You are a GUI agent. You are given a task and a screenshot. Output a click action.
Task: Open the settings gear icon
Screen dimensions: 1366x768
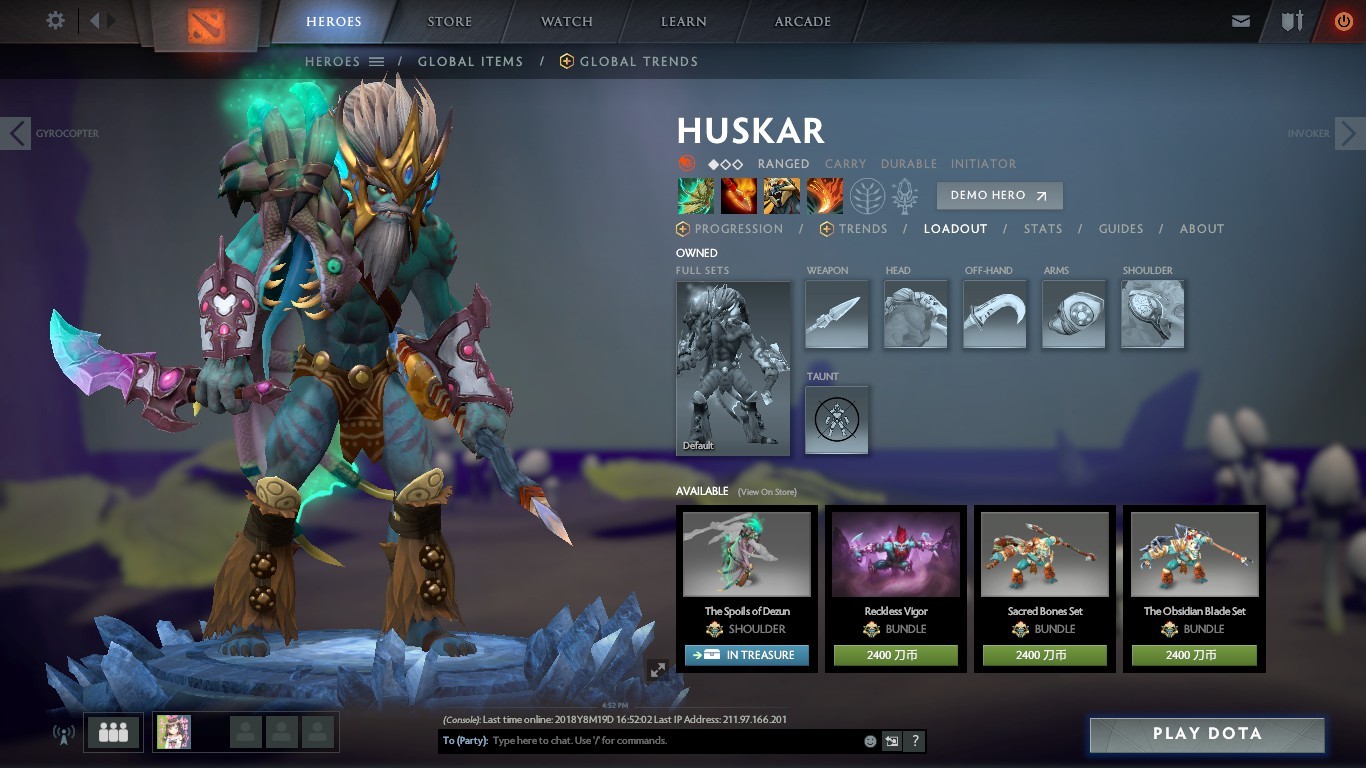click(x=56, y=20)
